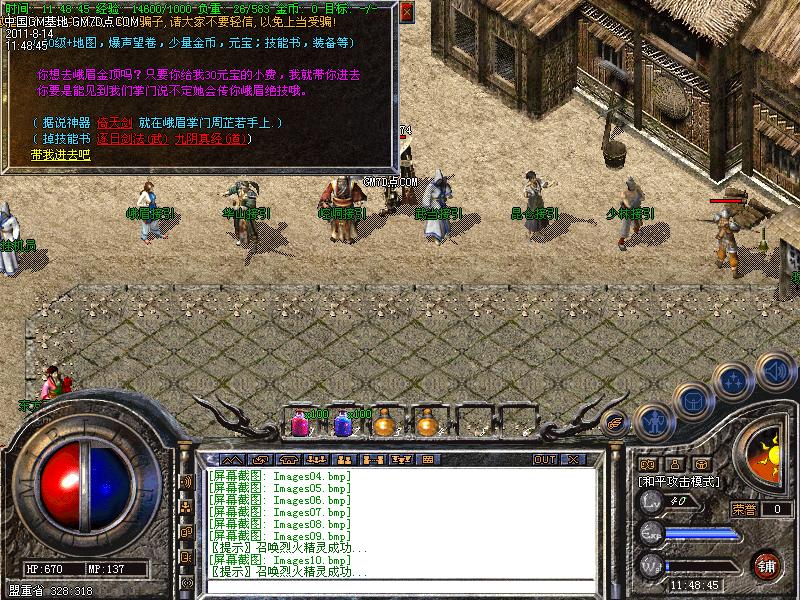The height and width of the screenshot is (600, 800).
Task: Open the character status round button
Action: (654, 421)
